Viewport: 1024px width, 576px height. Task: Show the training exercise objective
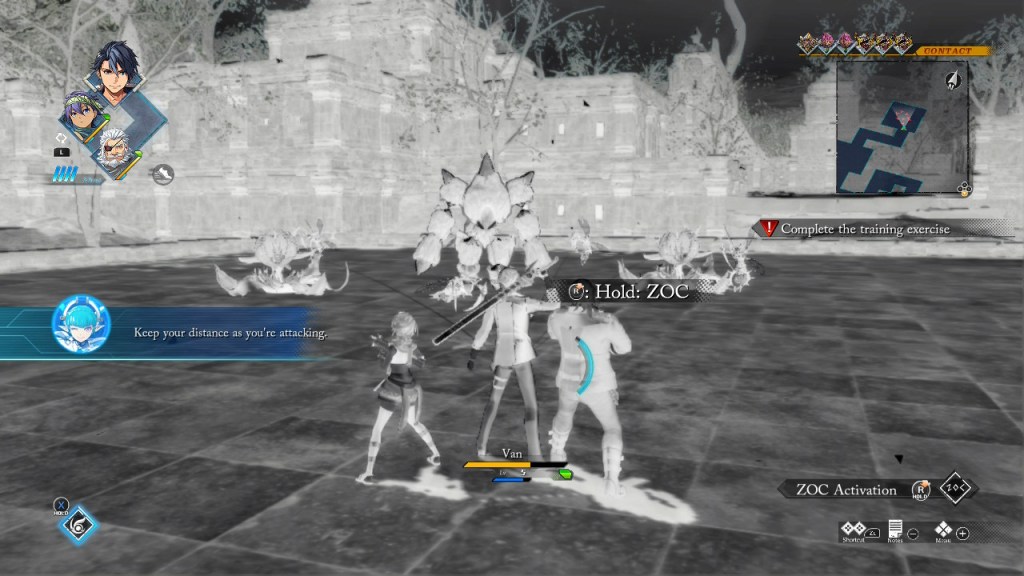click(864, 229)
